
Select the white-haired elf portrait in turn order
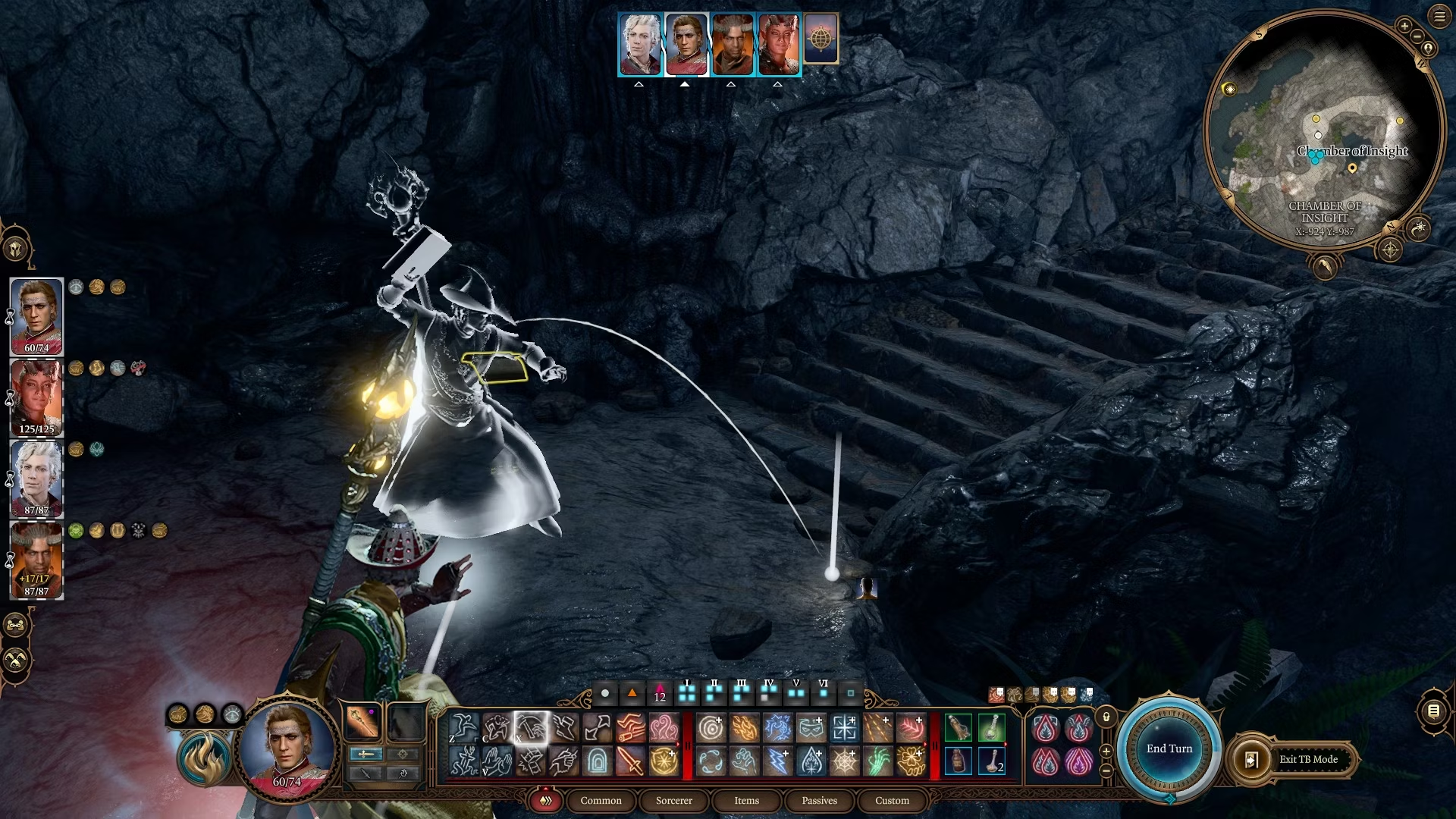(641, 44)
